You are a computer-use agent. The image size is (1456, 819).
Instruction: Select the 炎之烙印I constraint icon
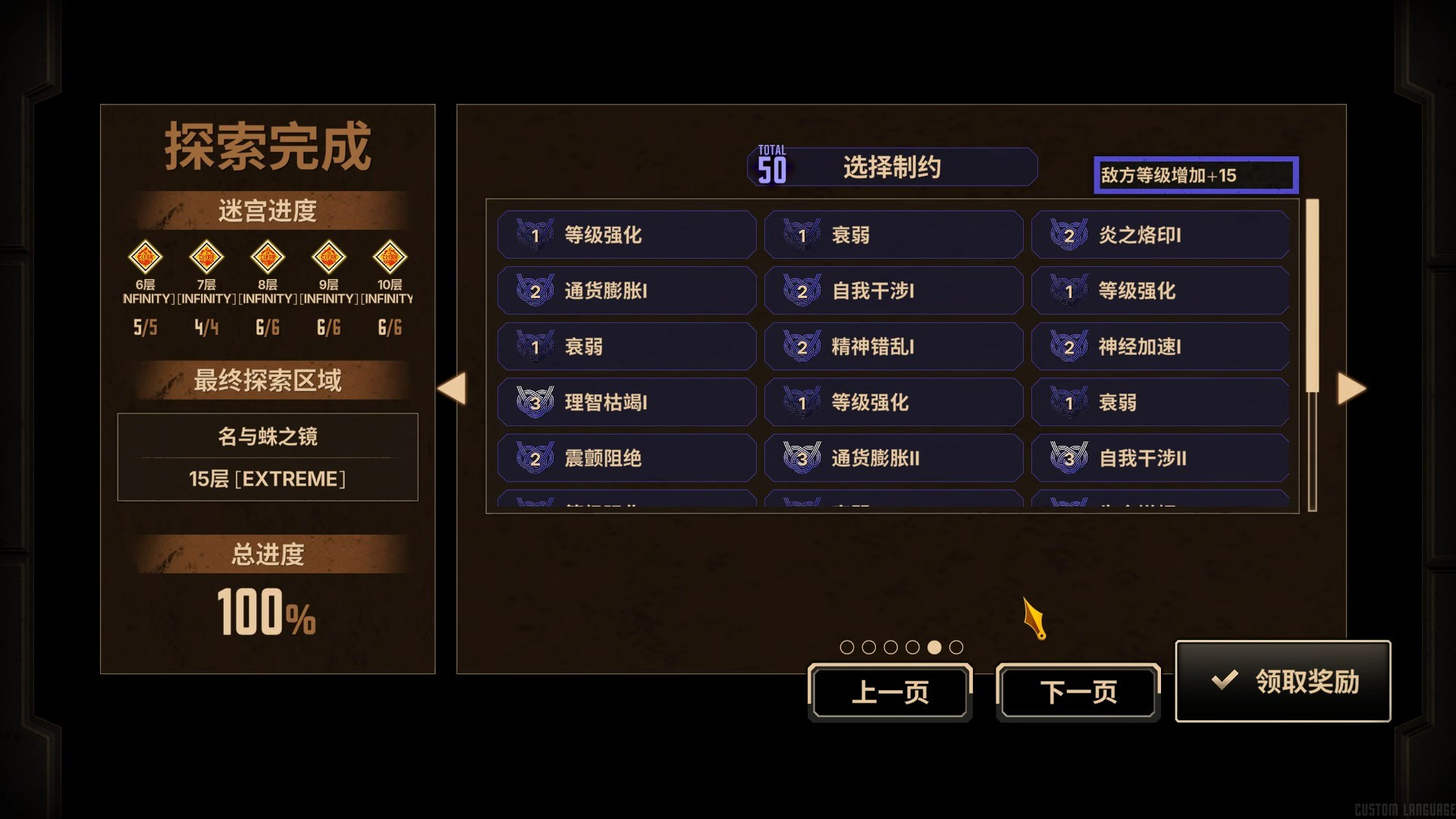pyautogui.click(x=1068, y=235)
